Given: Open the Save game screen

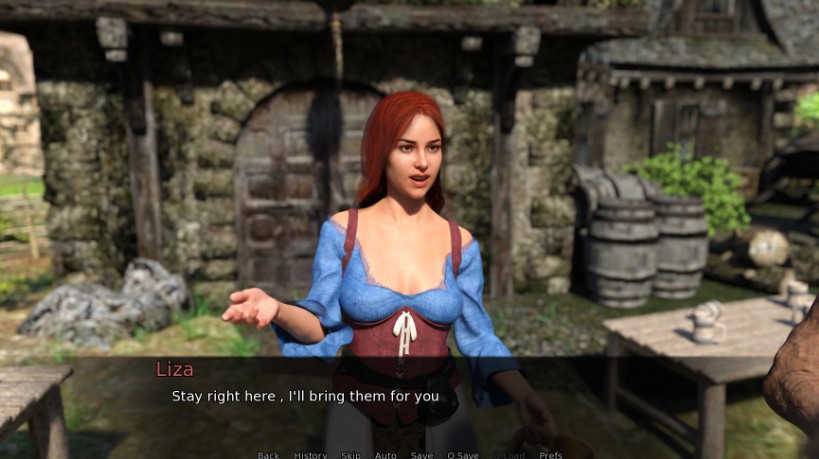Looking at the screenshot, I should point(421,455).
